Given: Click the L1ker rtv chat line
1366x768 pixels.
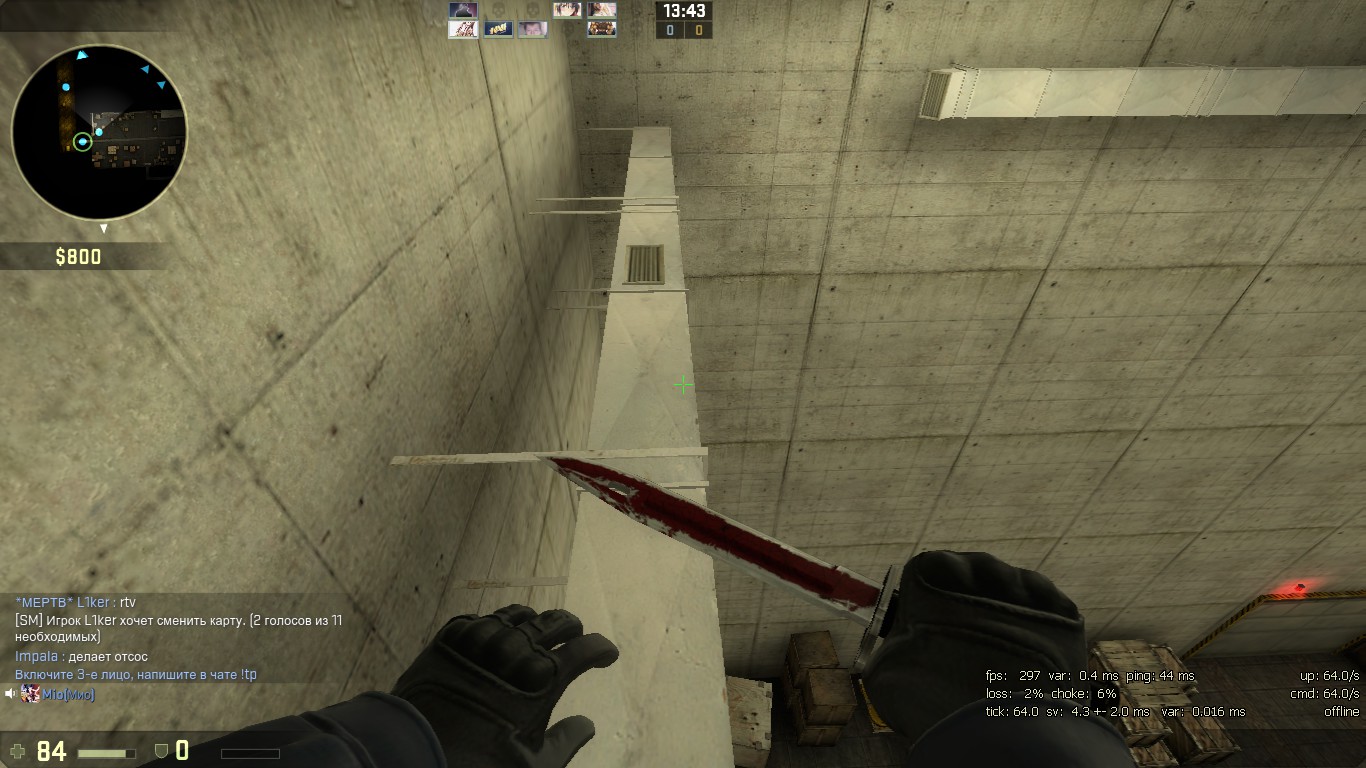Looking at the screenshot, I should click(75, 602).
